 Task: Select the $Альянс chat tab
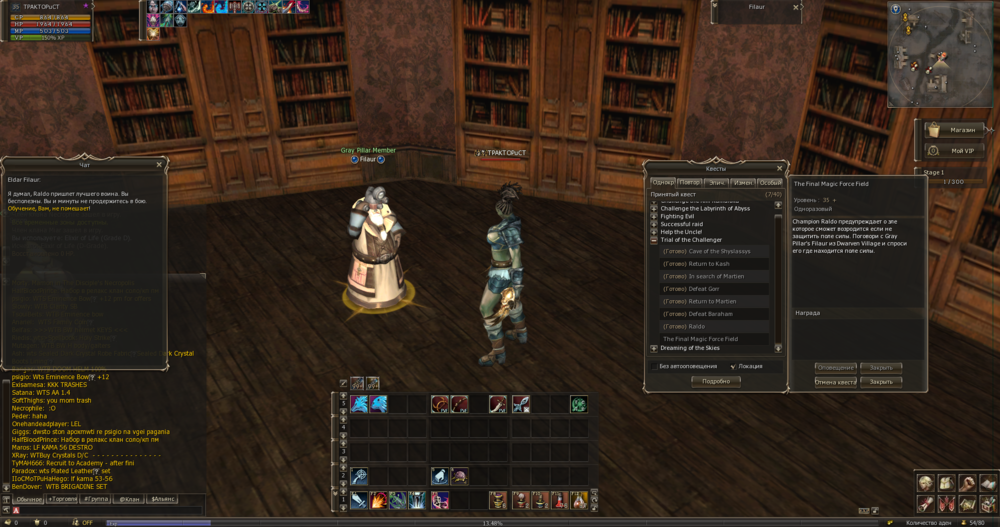[163, 498]
